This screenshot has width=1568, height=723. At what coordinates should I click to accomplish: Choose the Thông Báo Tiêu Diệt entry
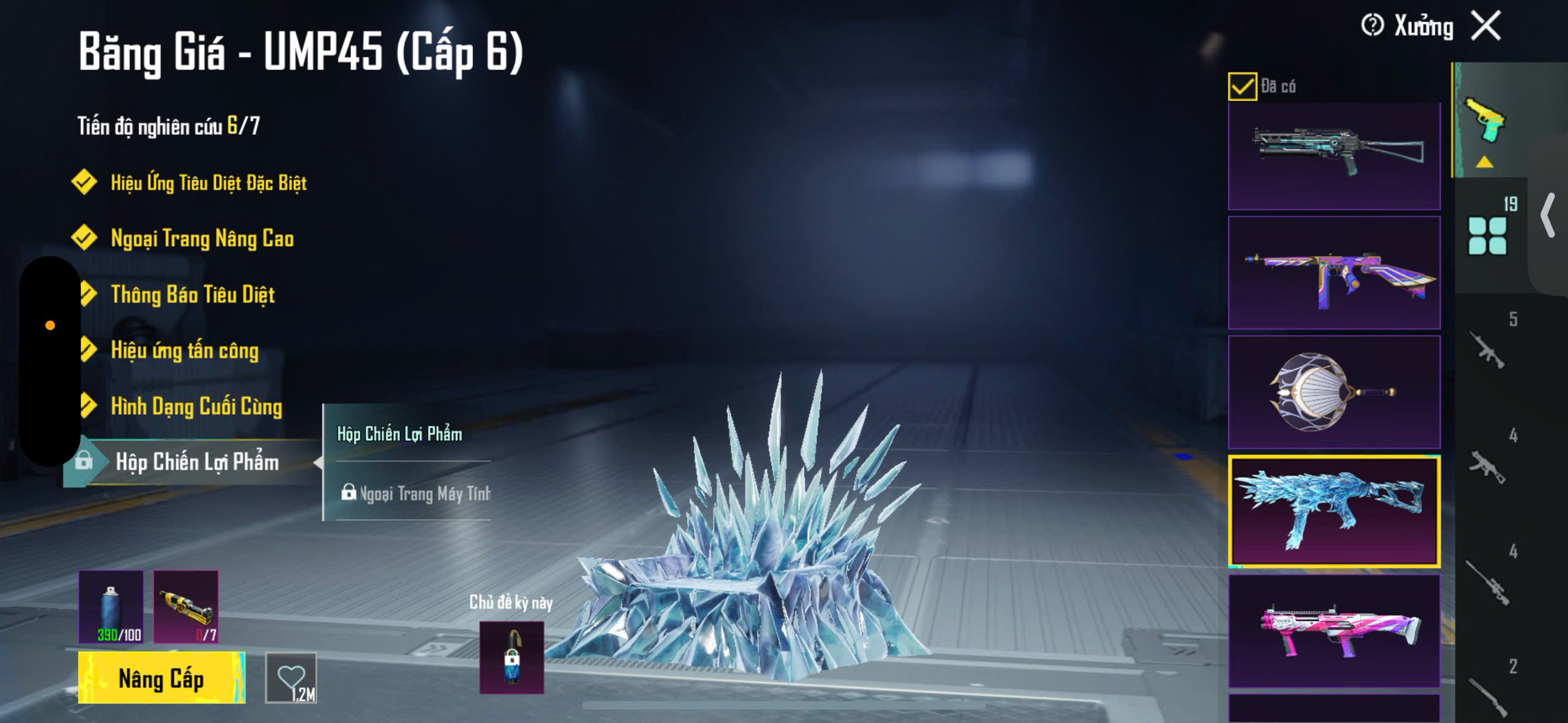[x=192, y=294]
